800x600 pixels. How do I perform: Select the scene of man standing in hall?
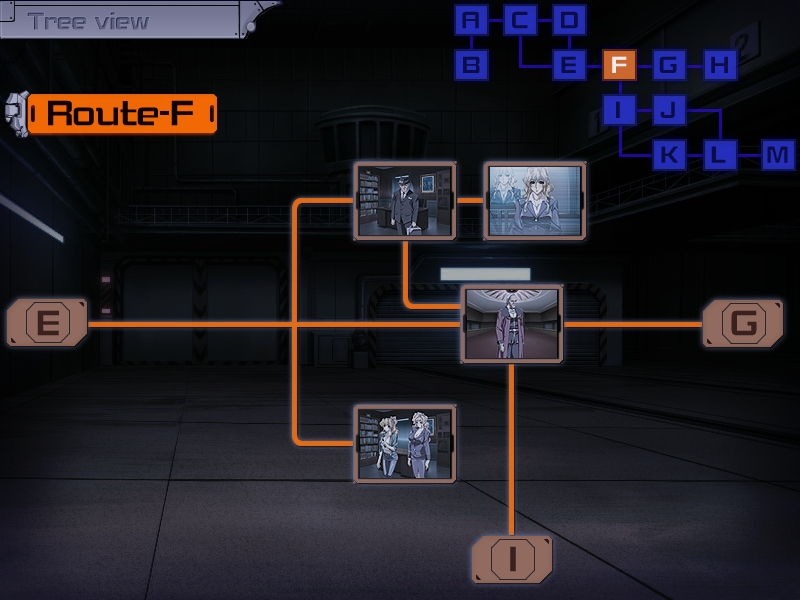[512, 323]
